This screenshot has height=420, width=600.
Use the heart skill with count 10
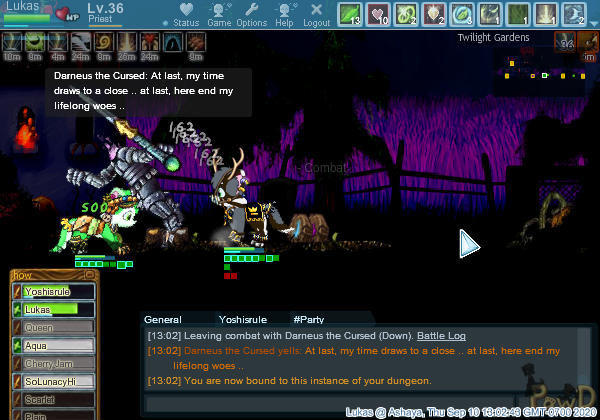(379, 14)
